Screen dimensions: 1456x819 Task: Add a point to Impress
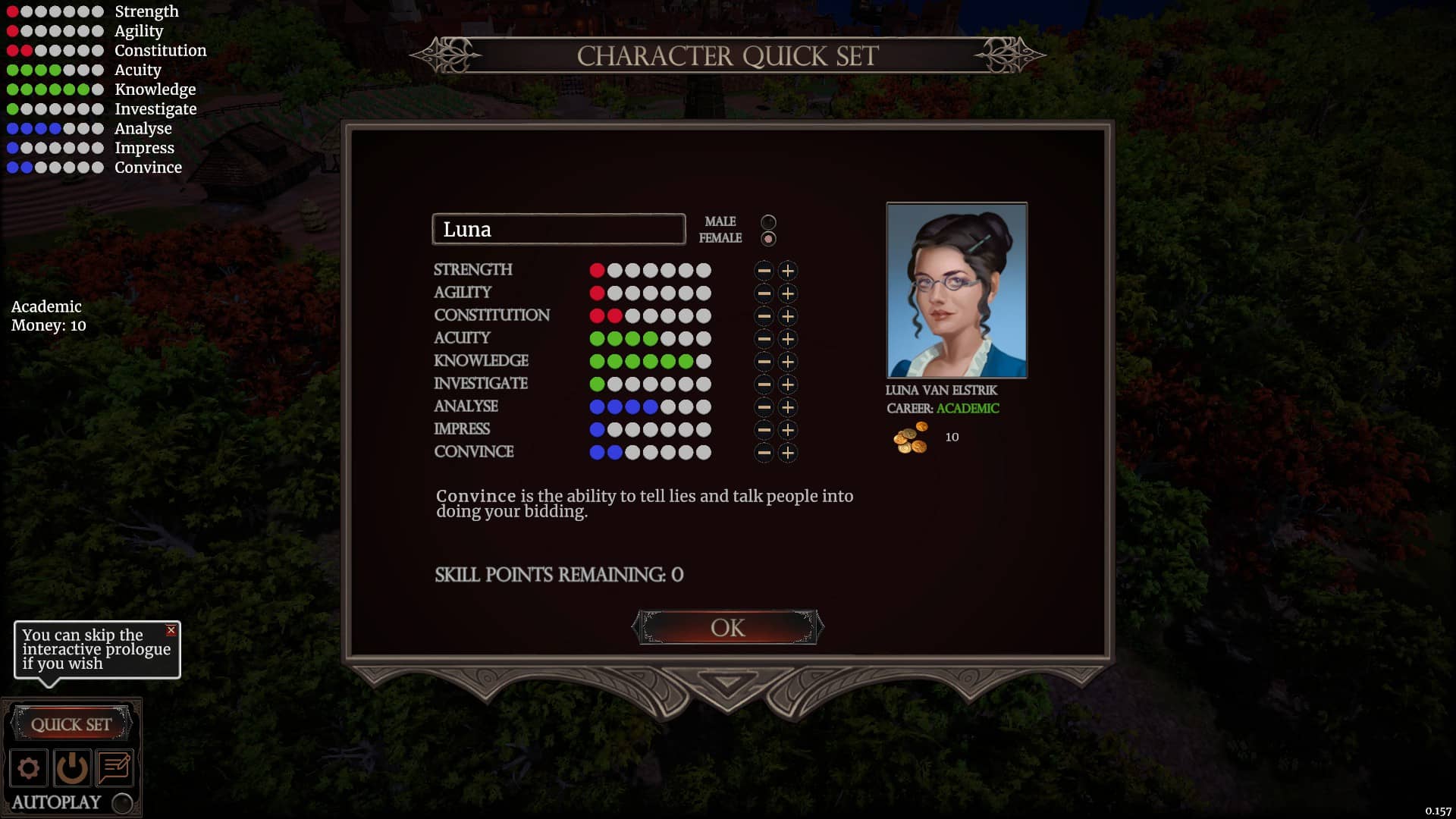click(788, 430)
